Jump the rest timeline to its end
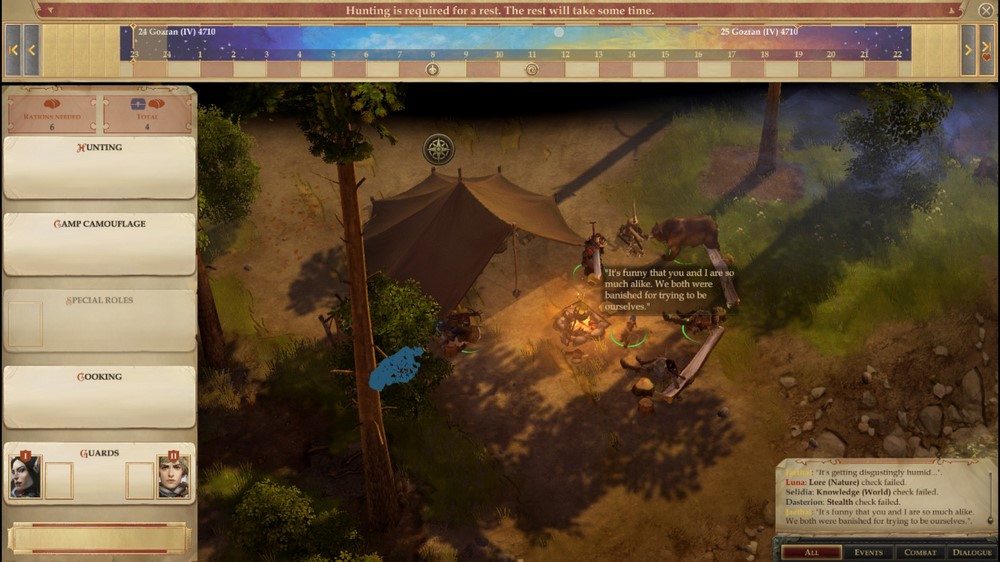The image size is (1000, 562). 987,50
